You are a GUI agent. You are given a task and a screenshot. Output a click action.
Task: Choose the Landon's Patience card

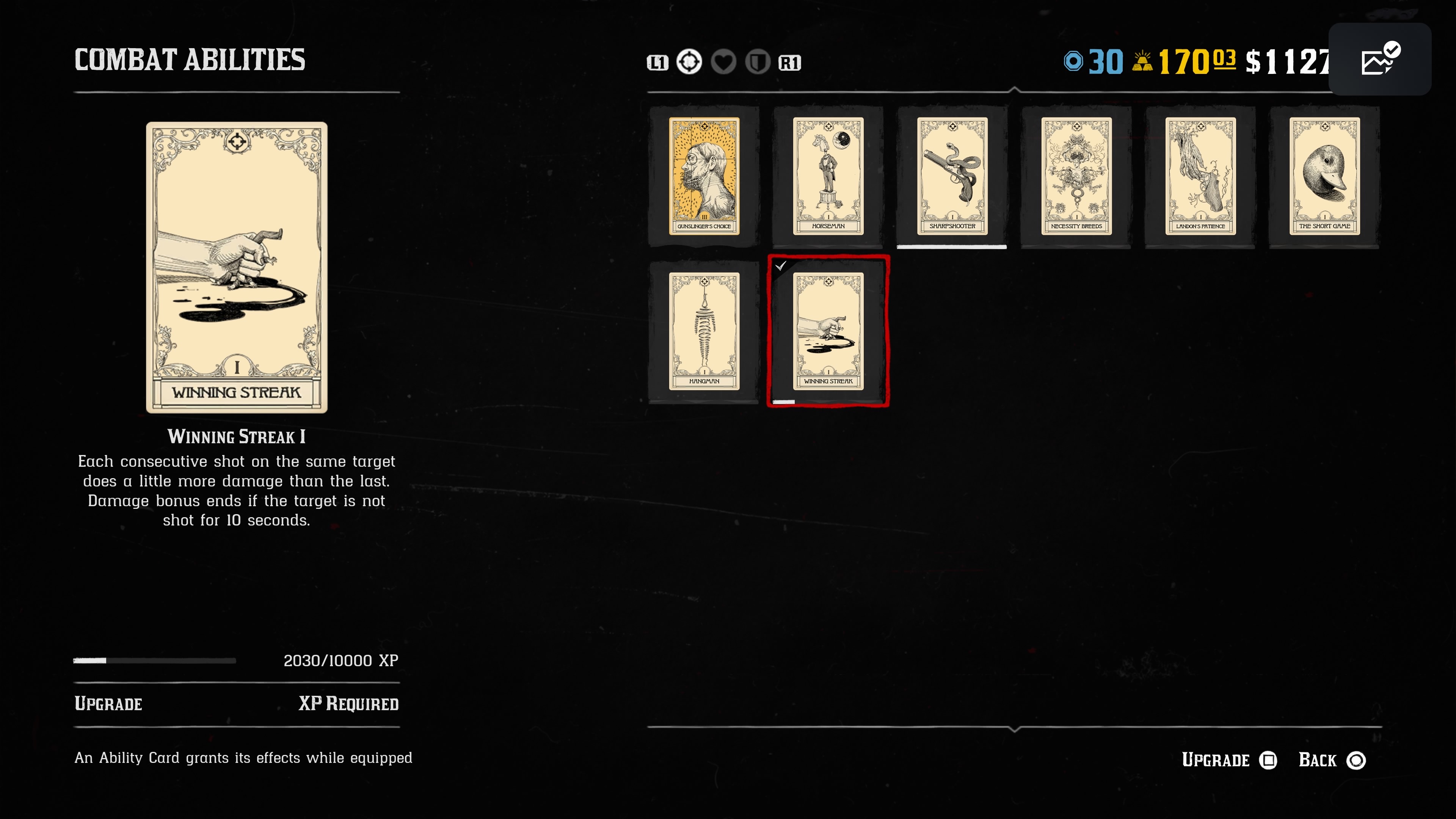(1200, 176)
